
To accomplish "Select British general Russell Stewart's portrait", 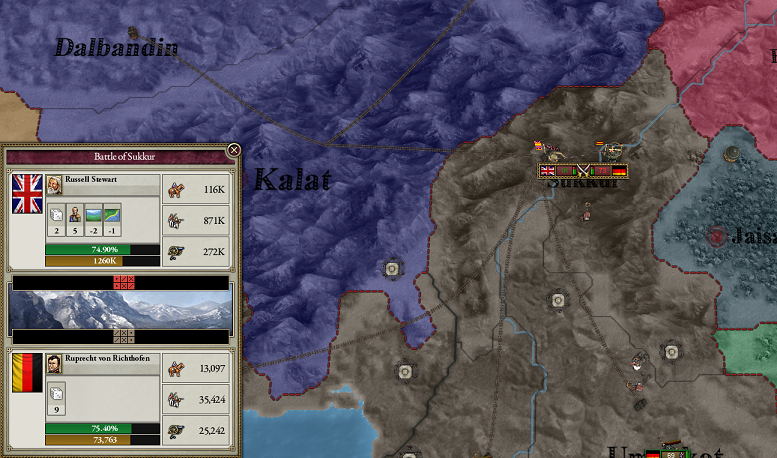I will (55, 184).
